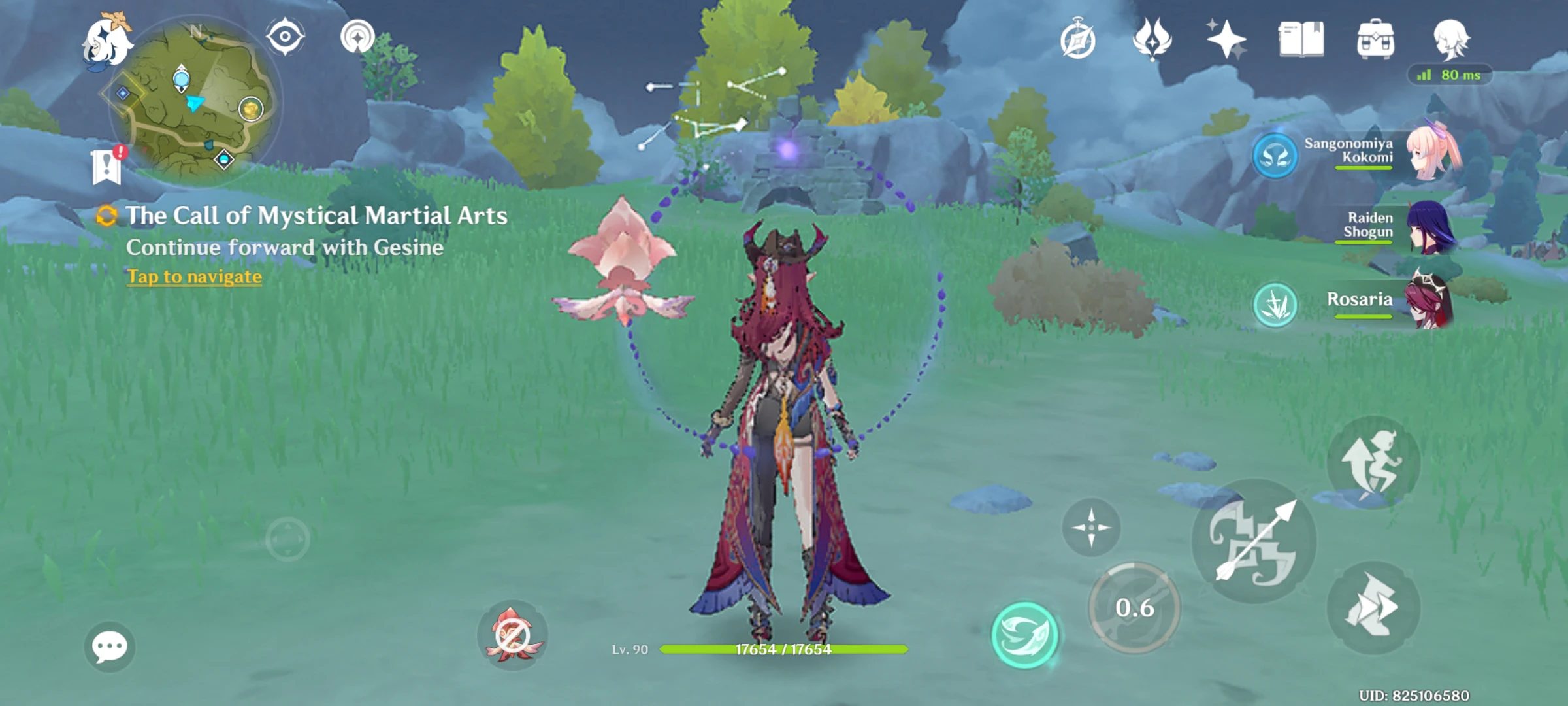Tap the jump button
This screenshot has height=706, width=1568.
(1373, 462)
